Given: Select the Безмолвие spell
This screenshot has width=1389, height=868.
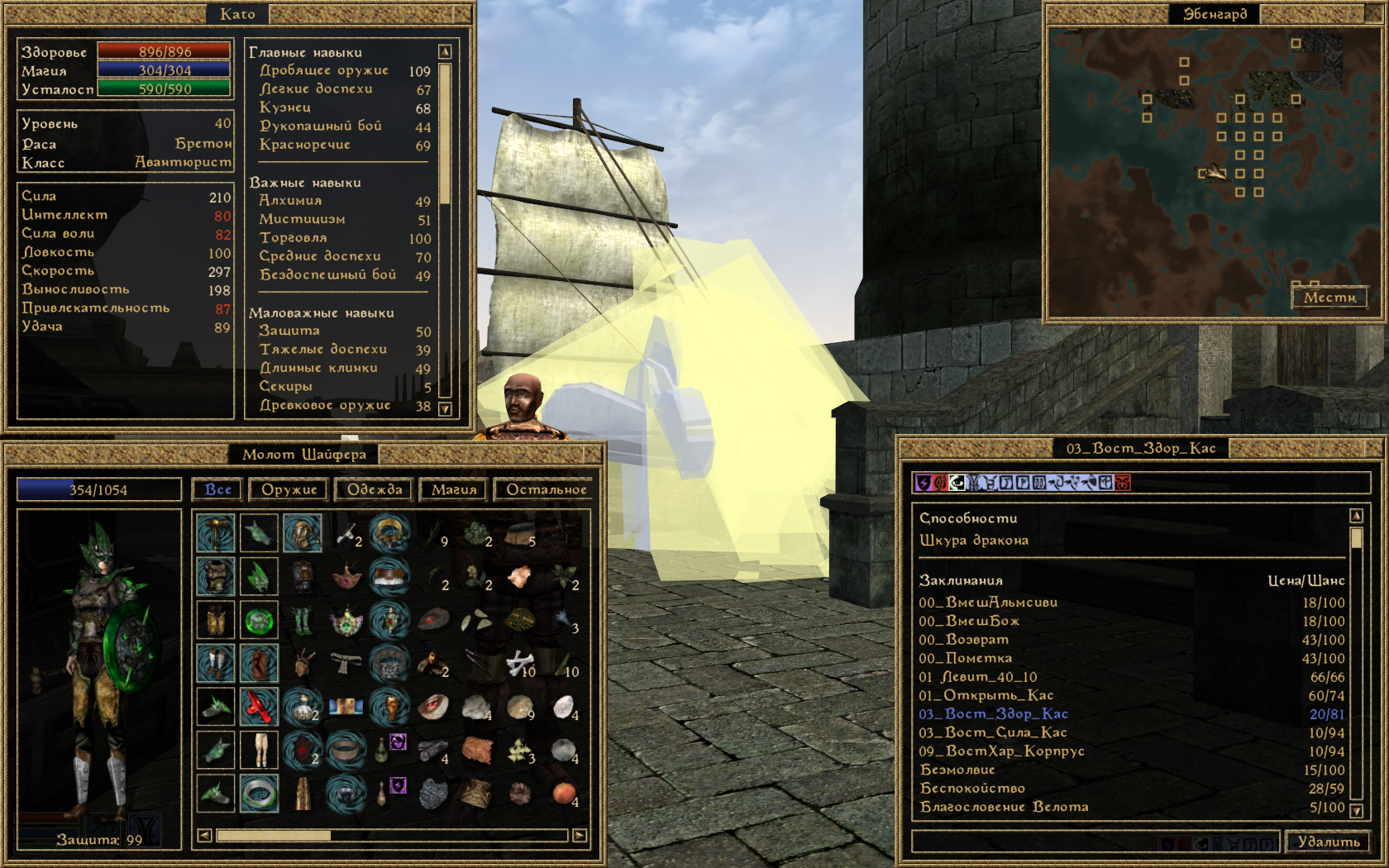Looking at the screenshot, I should 957,770.
